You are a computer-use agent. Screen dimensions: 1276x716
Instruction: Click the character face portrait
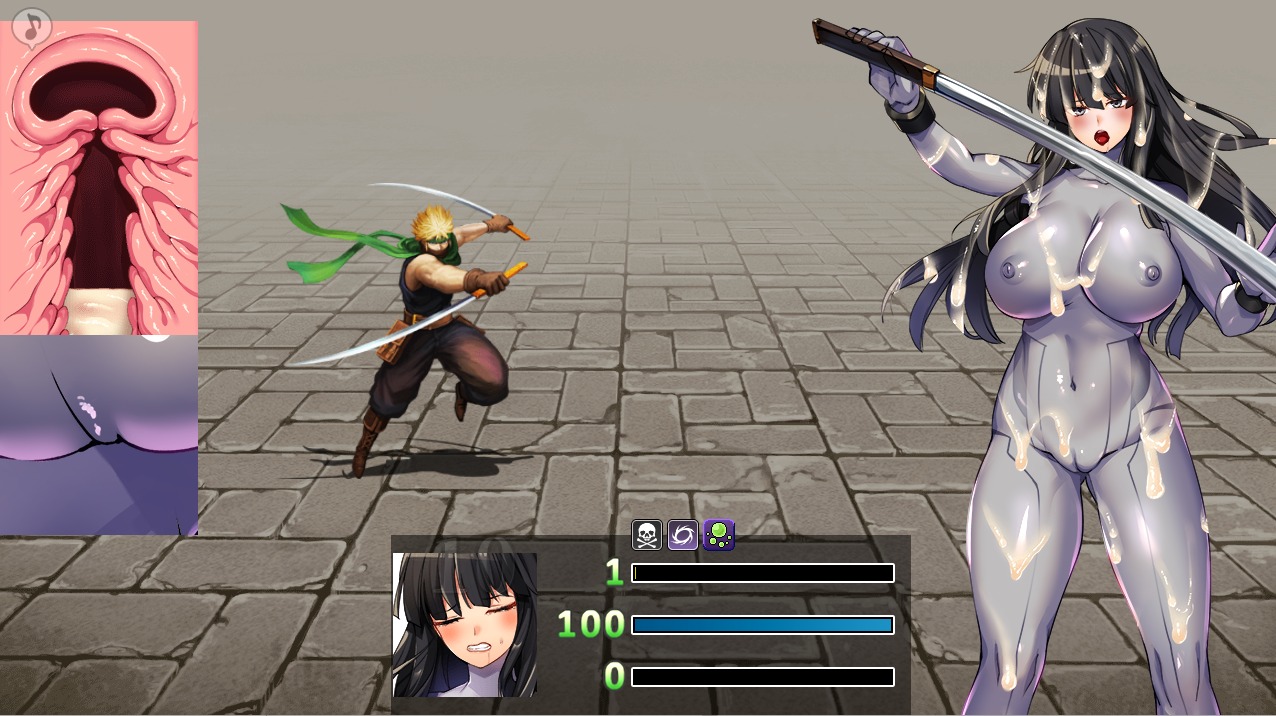(465, 625)
